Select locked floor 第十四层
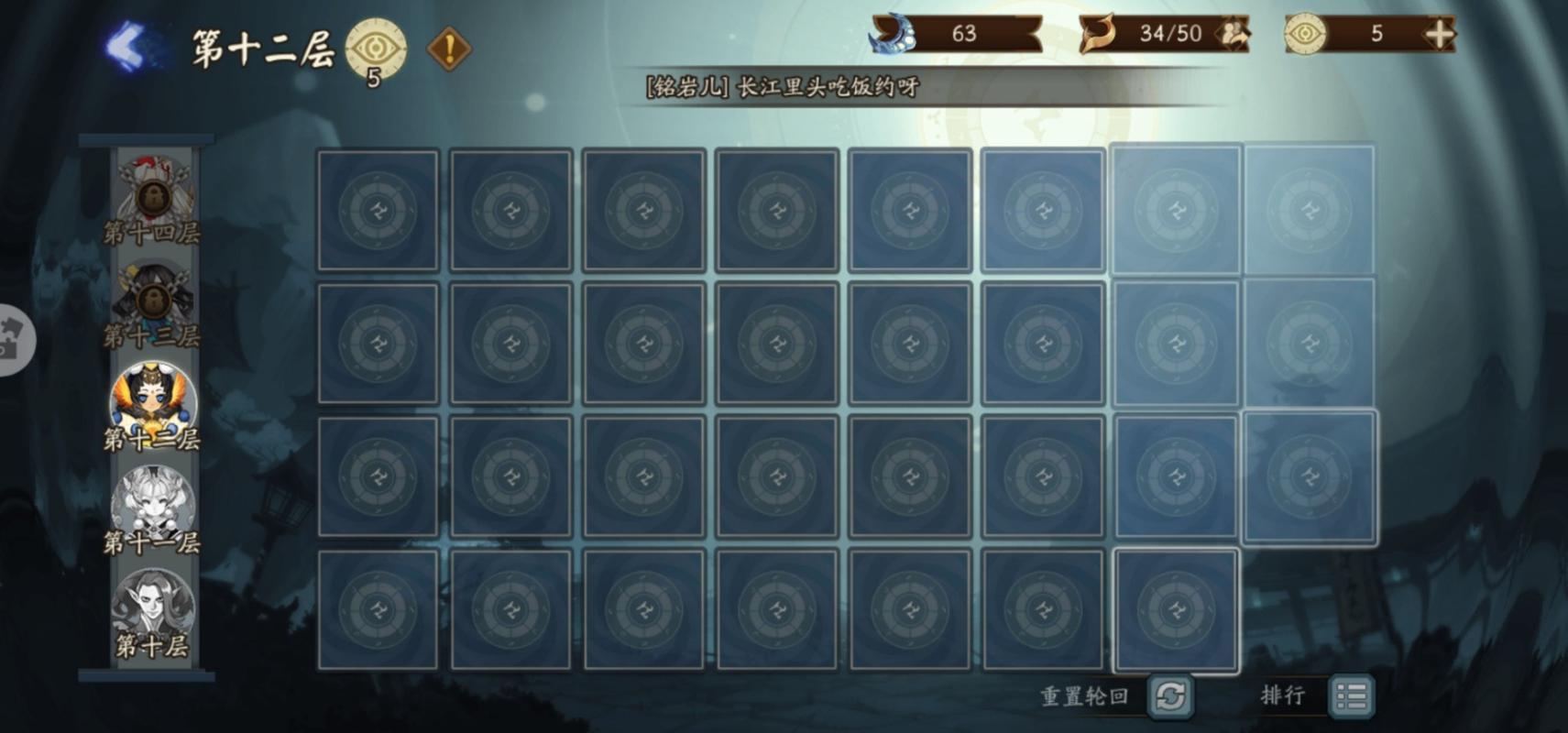The image size is (1568, 733). click(152, 199)
